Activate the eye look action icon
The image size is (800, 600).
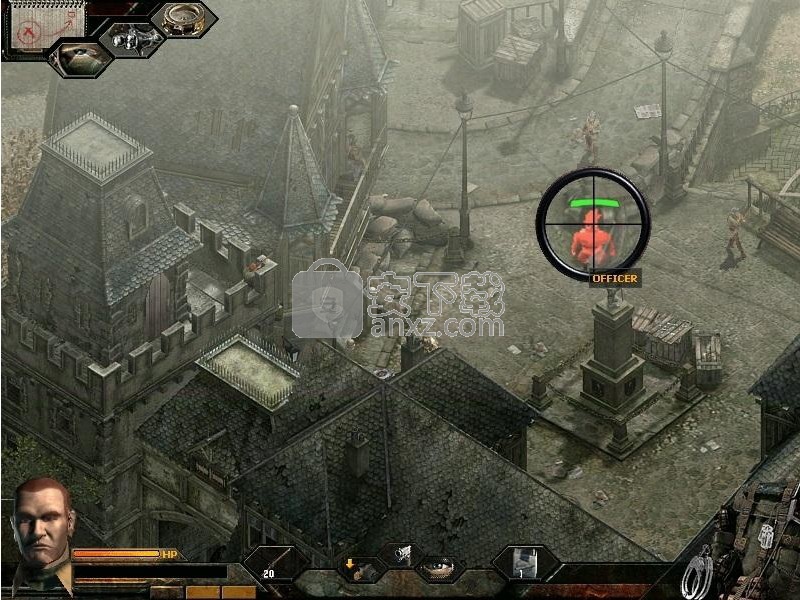[436, 567]
